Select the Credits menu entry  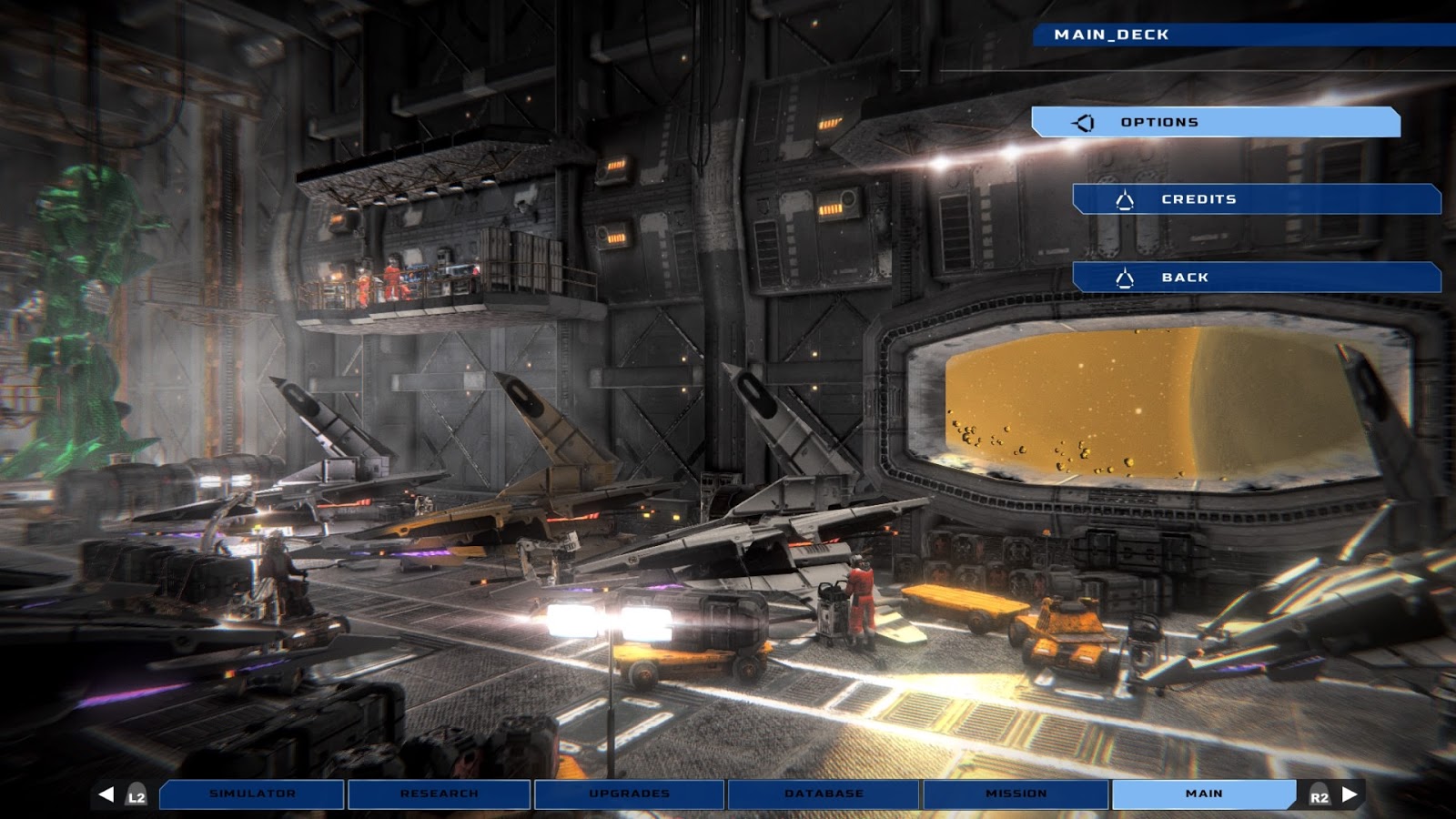tap(1256, 199)
